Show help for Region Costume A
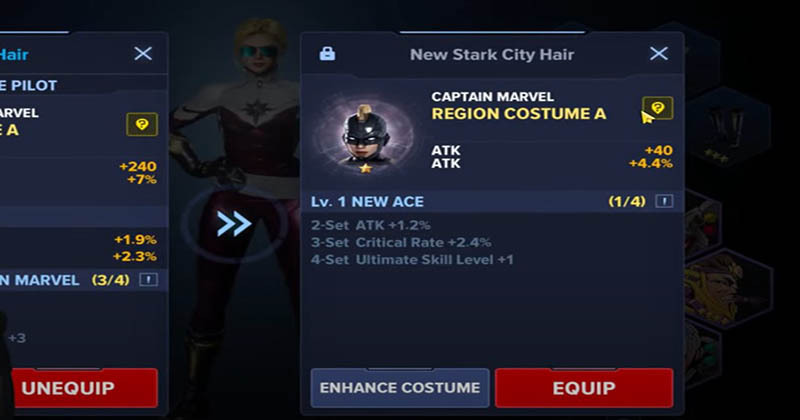The width and height of the screenshot is (800, 420). click(x=657, y=108)
